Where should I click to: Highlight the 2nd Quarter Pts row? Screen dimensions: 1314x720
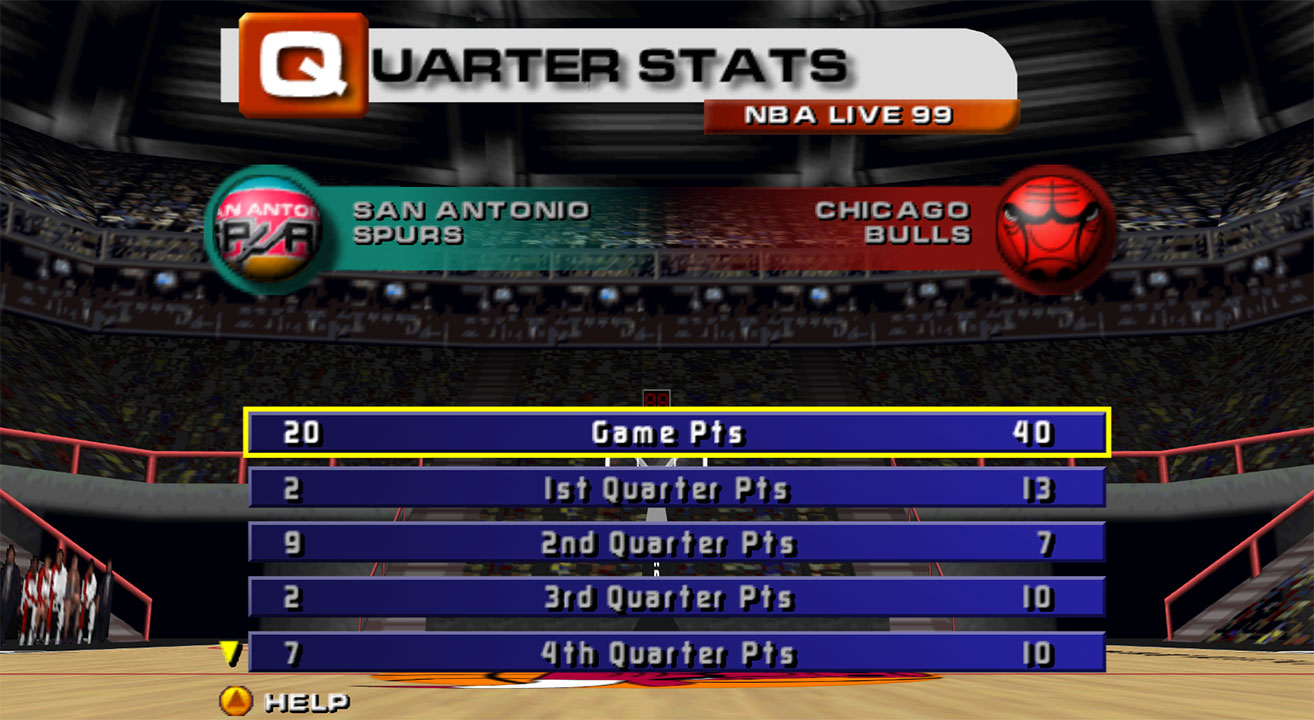(x=676, y=543)
